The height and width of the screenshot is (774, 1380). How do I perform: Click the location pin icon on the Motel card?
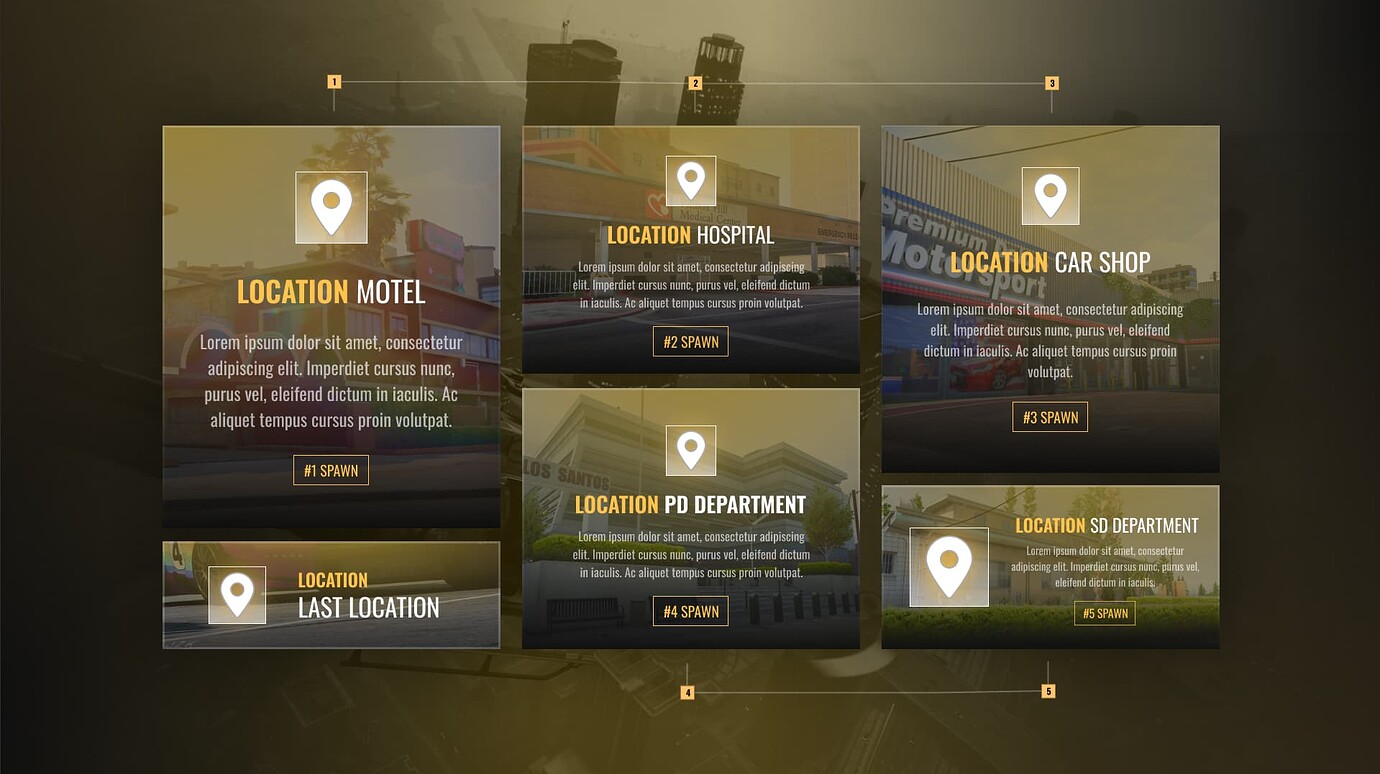[x=331, y=207]
